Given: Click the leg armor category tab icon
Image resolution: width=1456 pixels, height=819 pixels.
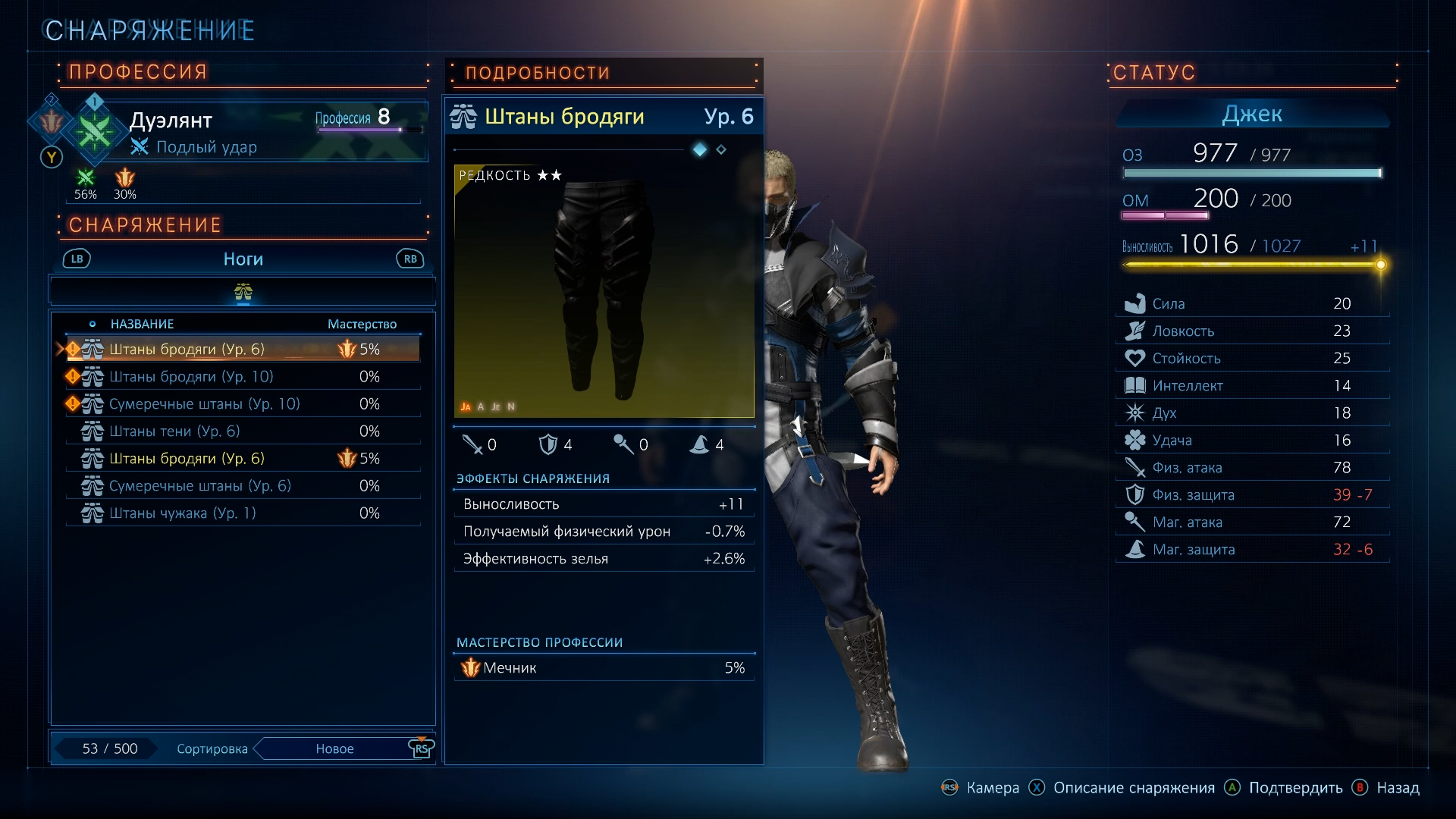Looking at the screenshot, I should [x=243, y=292].
